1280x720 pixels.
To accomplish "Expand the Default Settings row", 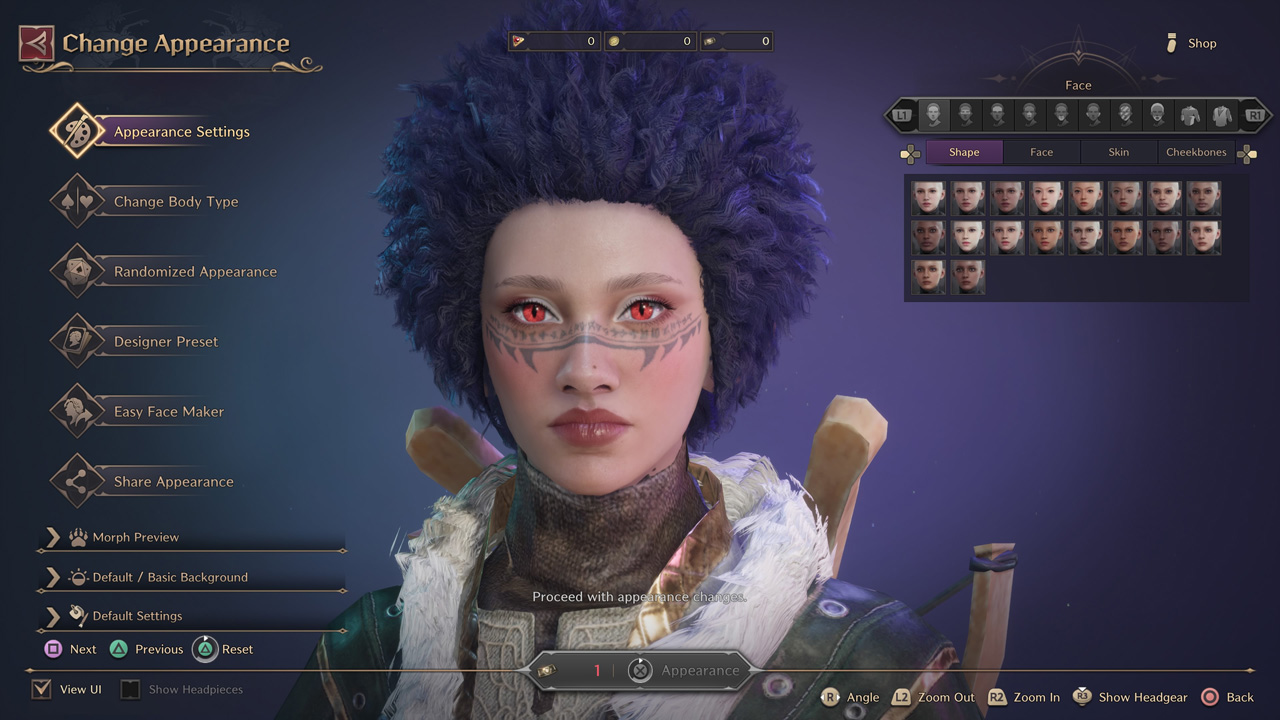I will click(137, 616).
